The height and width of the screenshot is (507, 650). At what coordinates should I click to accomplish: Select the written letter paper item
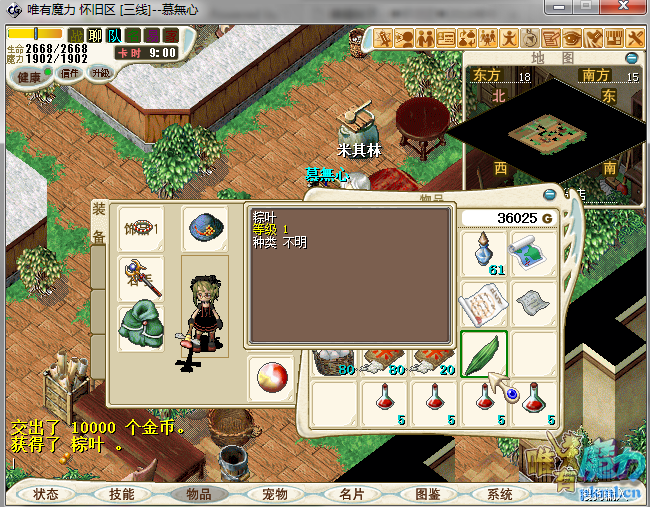point(485,302)
